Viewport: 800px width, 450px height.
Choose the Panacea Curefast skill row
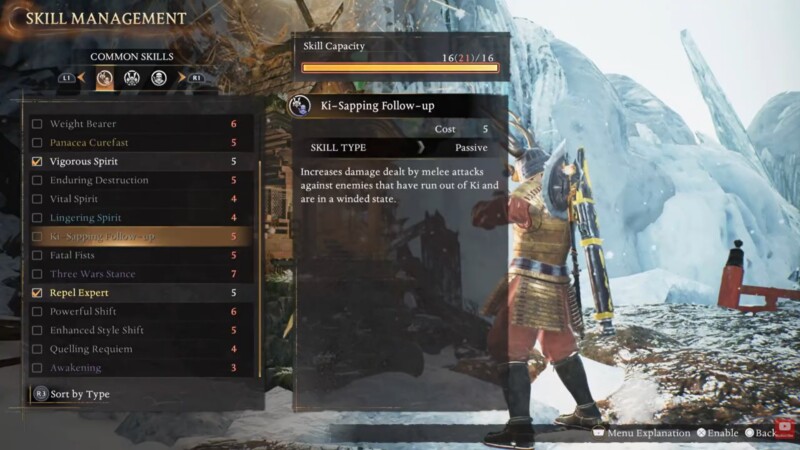click(90, 143)
